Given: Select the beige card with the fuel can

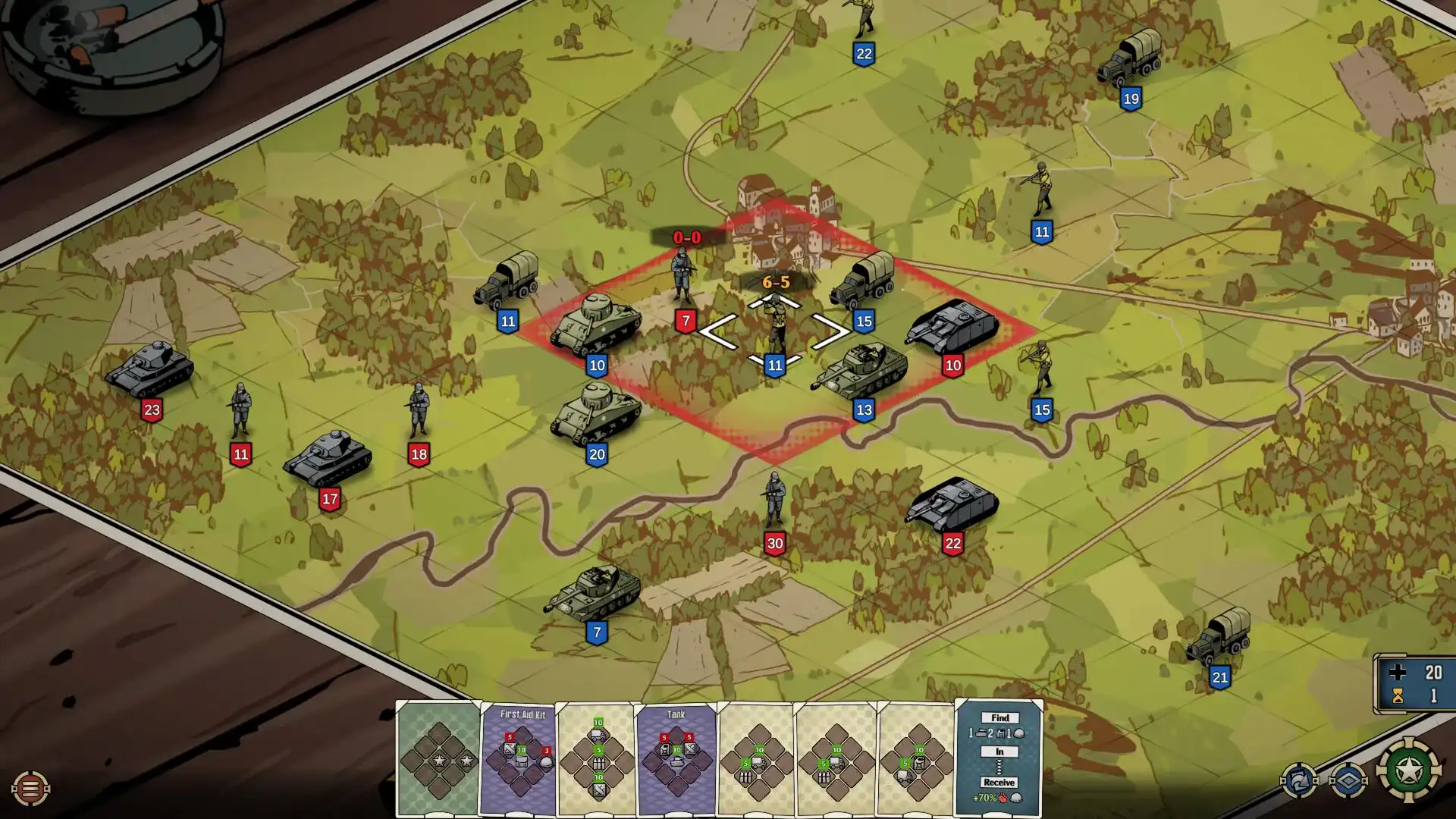Looking at the screenshot, I should pyautogui.click(x=917, y=758).
